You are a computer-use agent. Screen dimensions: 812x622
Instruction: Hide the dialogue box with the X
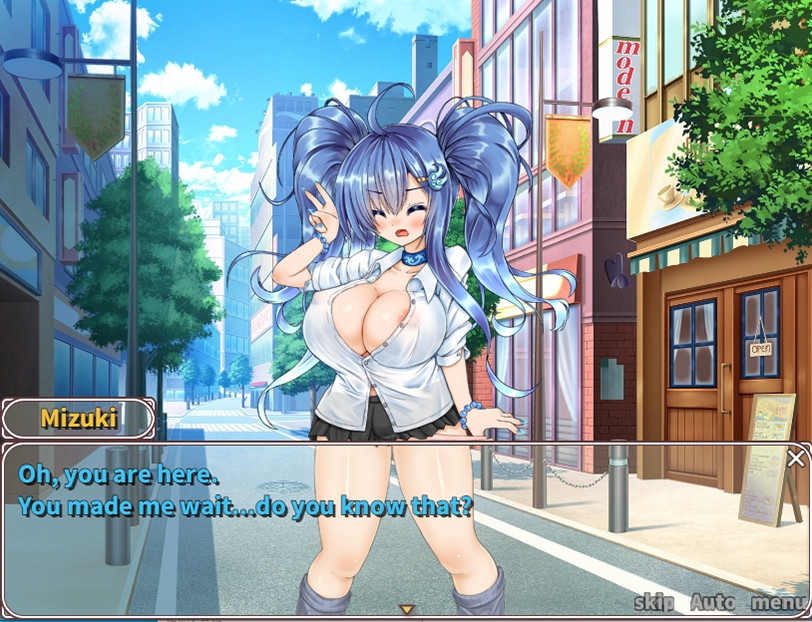coord(795,458)
